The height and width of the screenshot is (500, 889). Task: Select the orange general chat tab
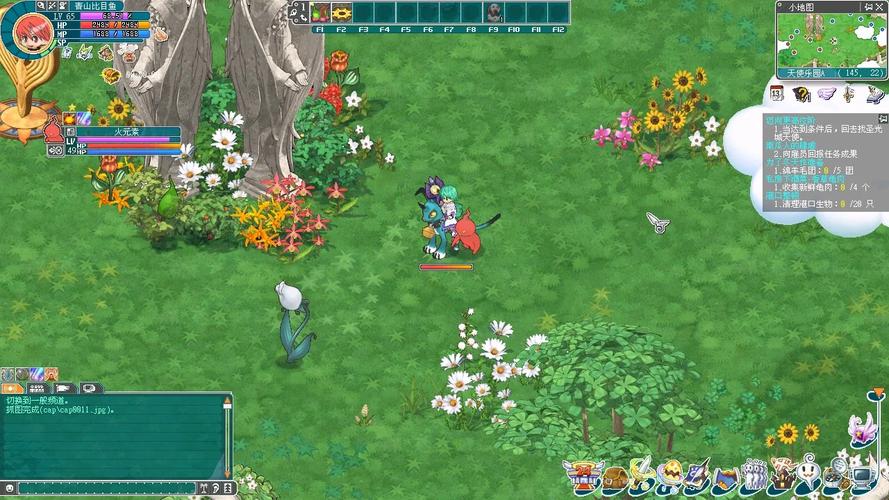(x=13, y=387)
